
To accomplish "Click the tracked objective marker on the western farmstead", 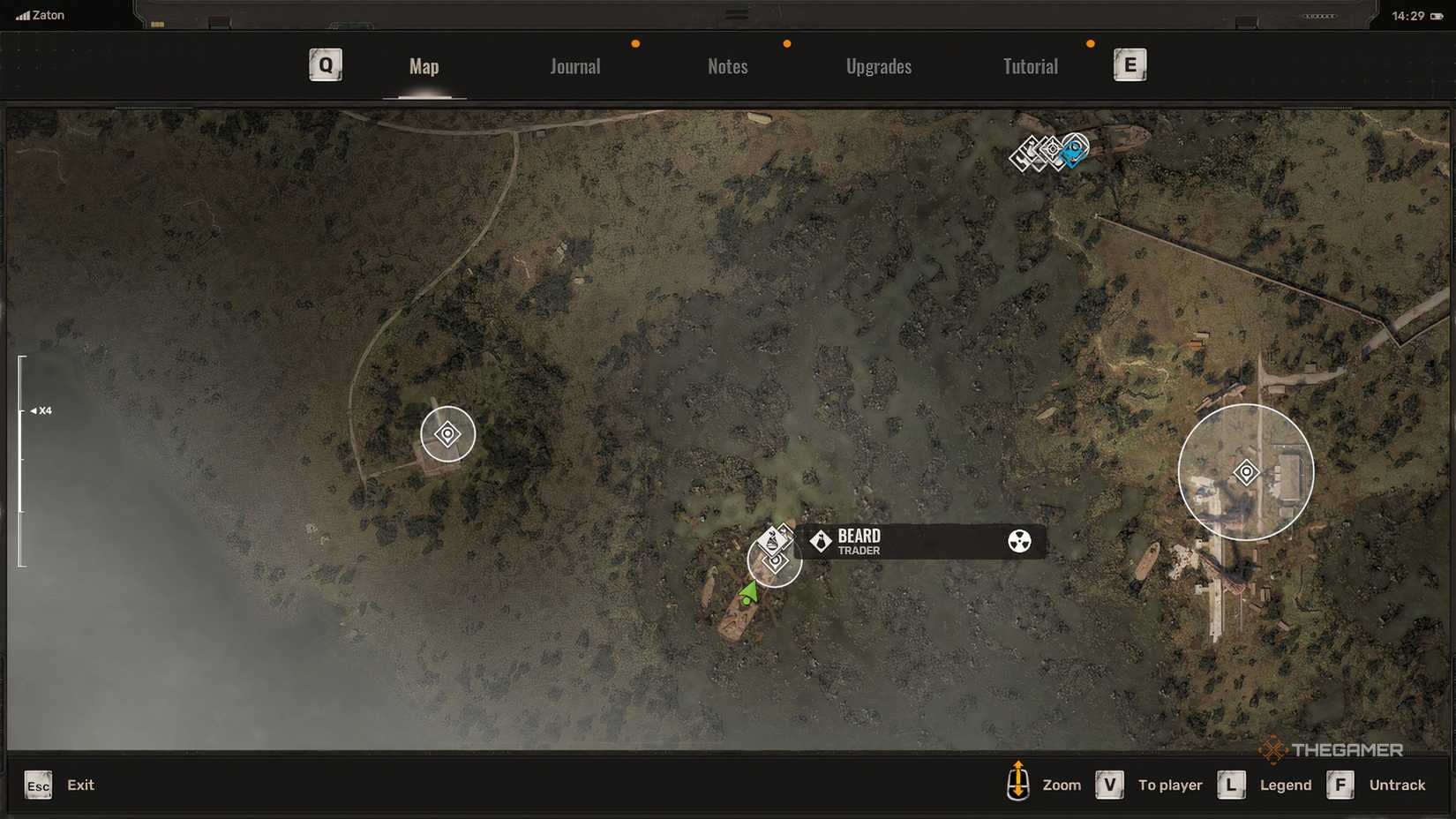I will point(447,434).
